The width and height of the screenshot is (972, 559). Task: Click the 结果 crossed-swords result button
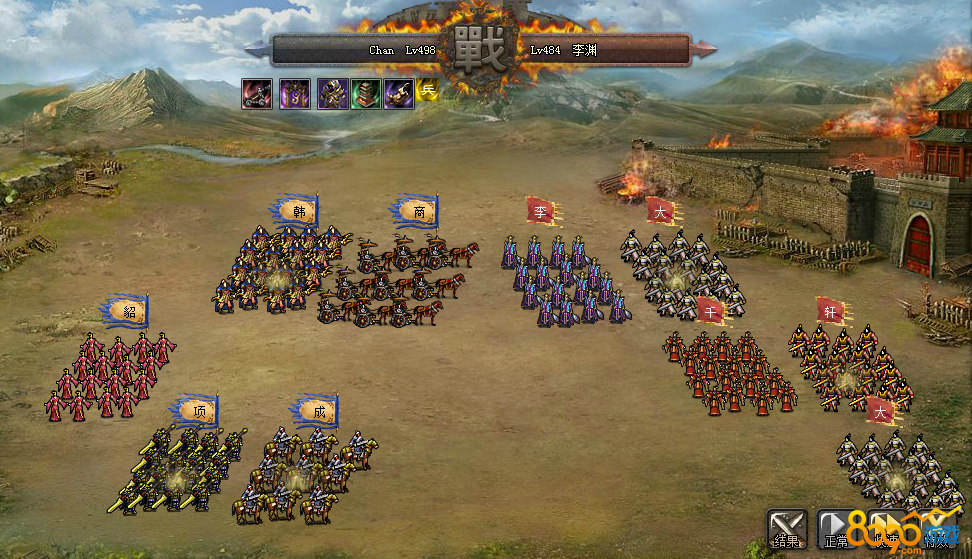point(787,530)
